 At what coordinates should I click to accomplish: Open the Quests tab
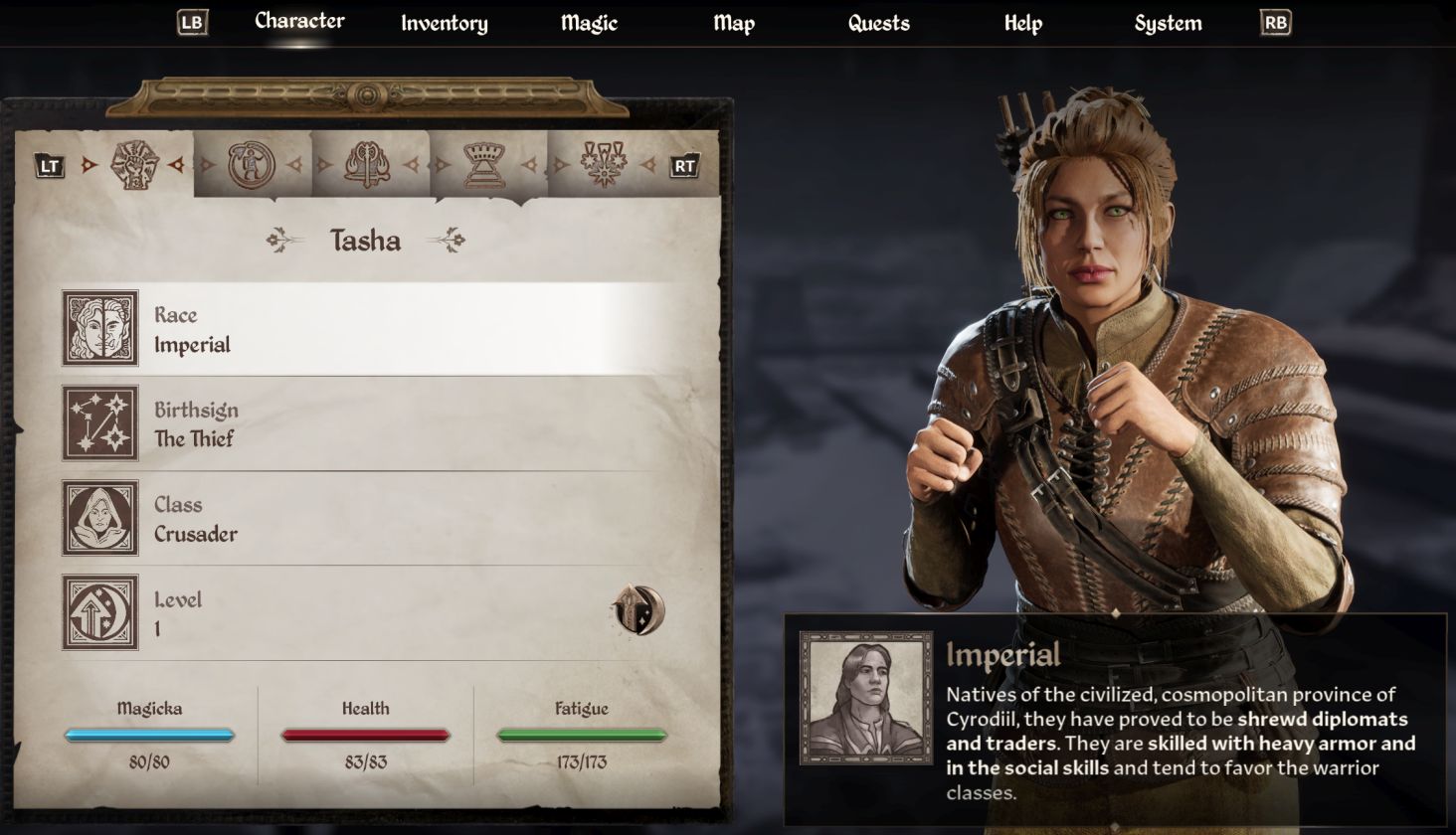[x=878, y=24]
